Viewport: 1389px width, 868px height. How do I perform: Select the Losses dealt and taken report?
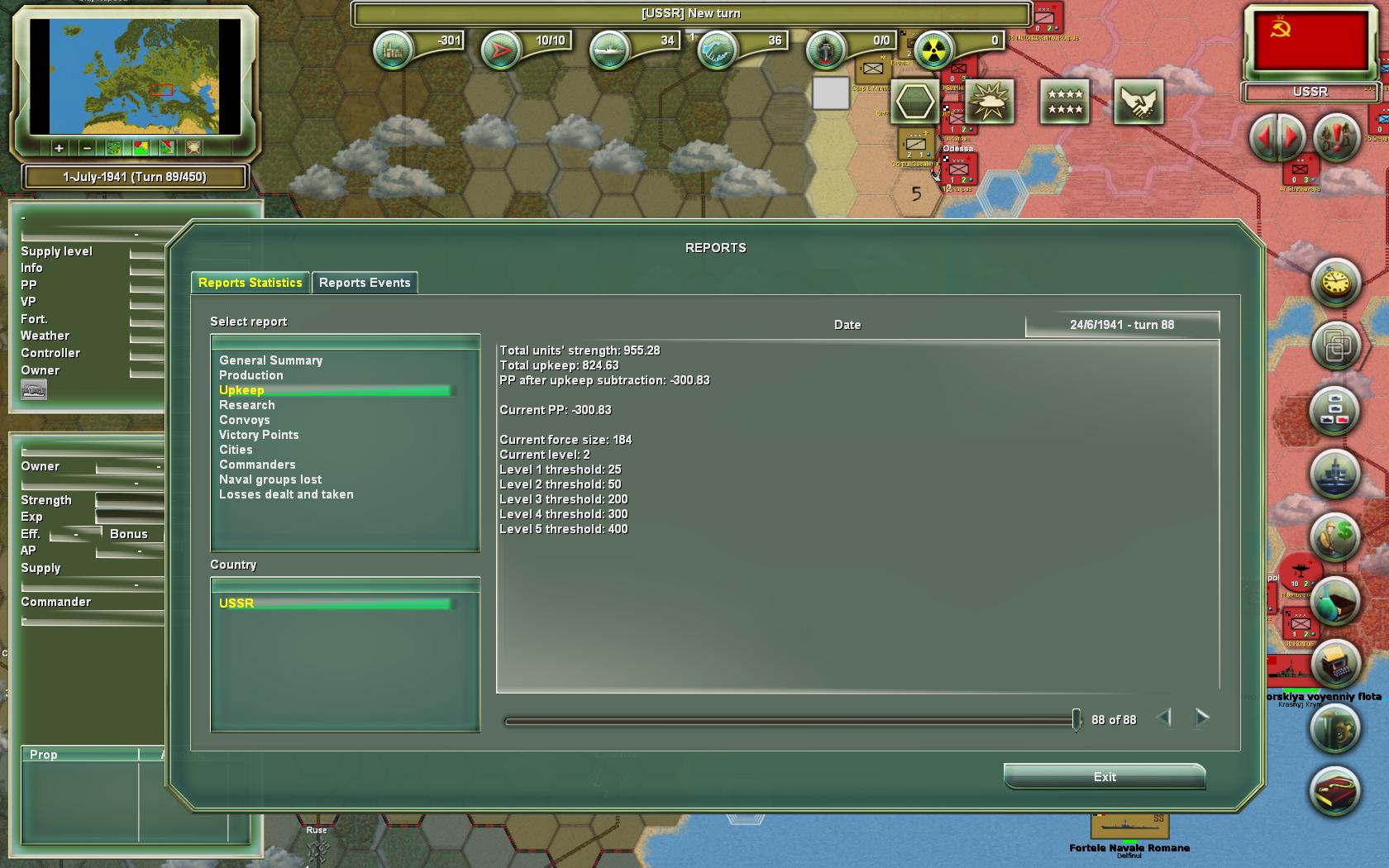click(x=286, y=494)
